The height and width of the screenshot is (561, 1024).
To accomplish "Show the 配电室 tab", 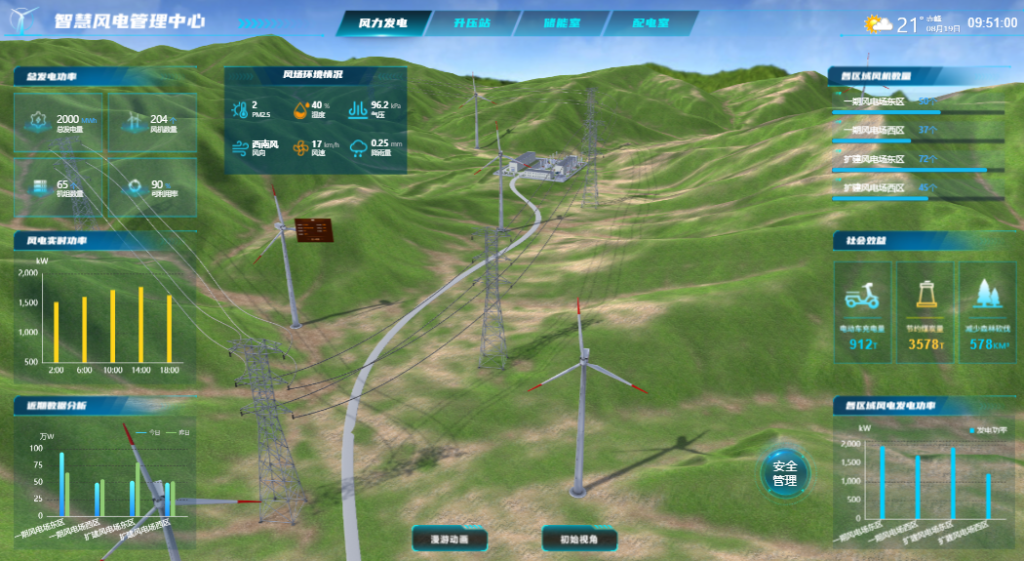I will coord(651,23).
